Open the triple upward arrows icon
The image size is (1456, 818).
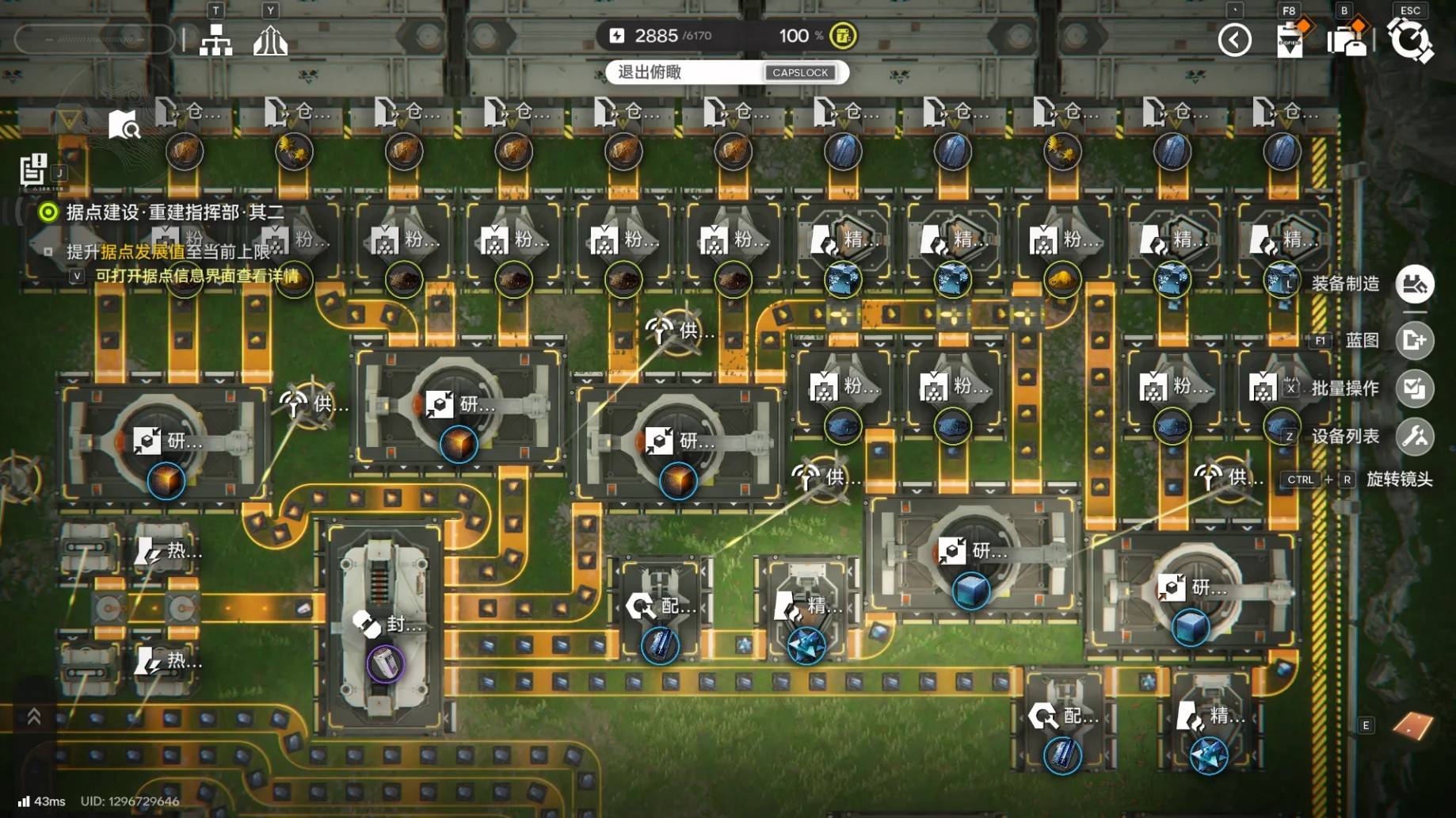tap(270, 40)
